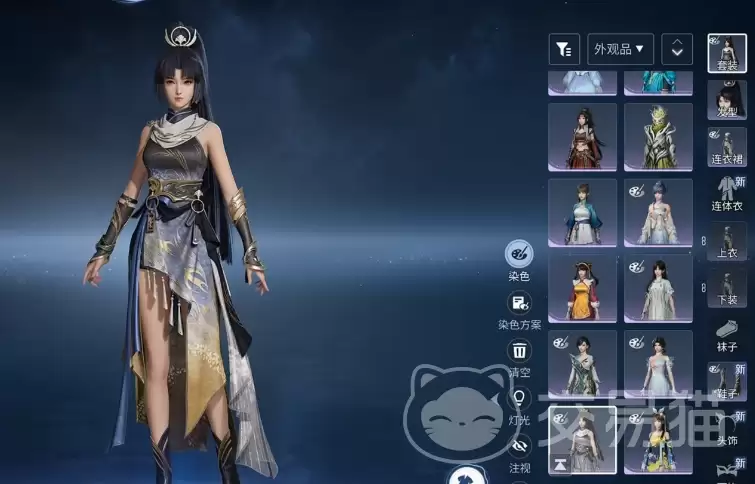Switch to the 发型 hairstyle tab
The width and height of the screenshot is (755, 484).
point(727,100)
